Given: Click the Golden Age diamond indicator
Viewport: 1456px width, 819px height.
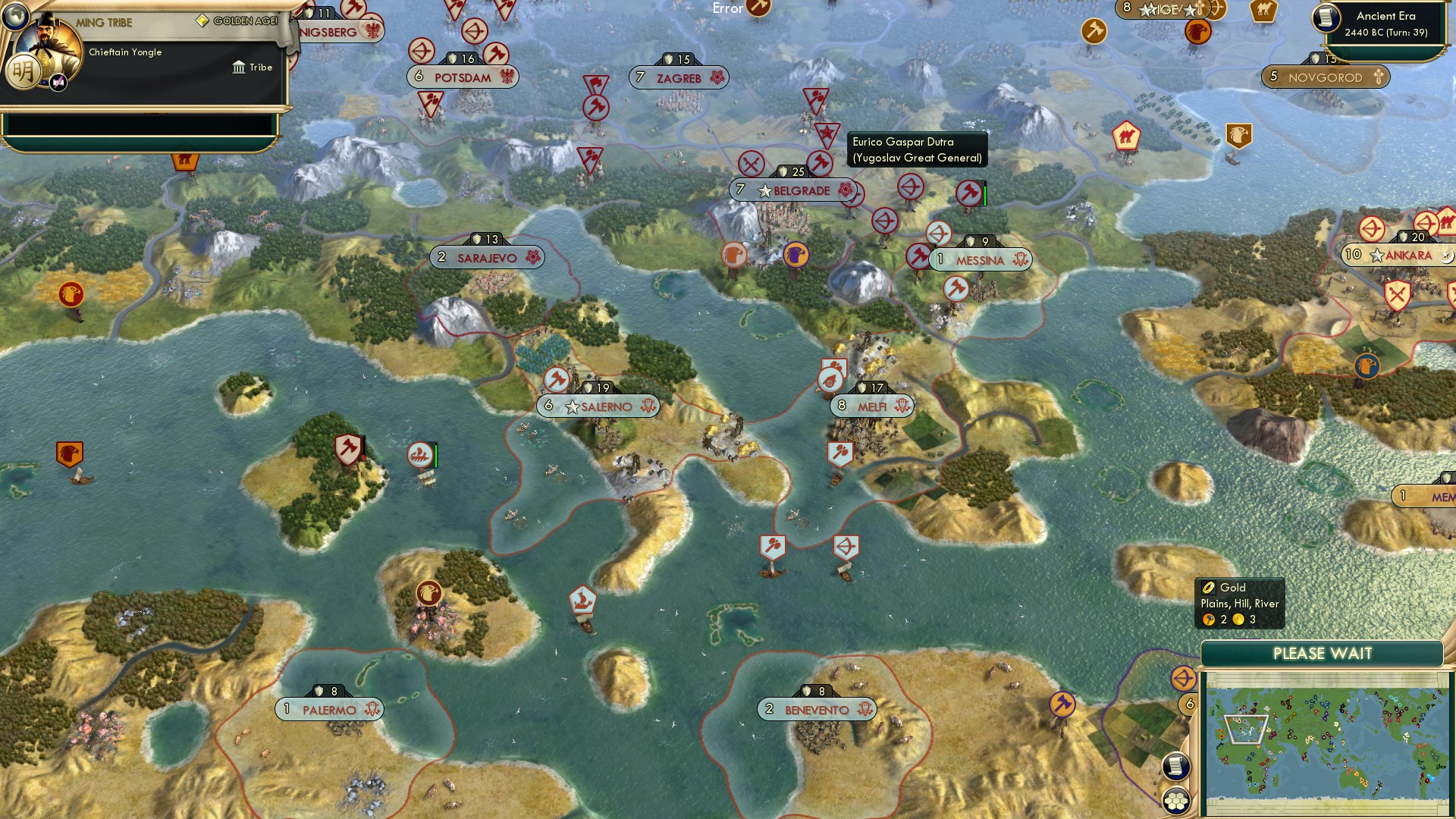Looking at the screenshot, I should (x=203, y=20).
